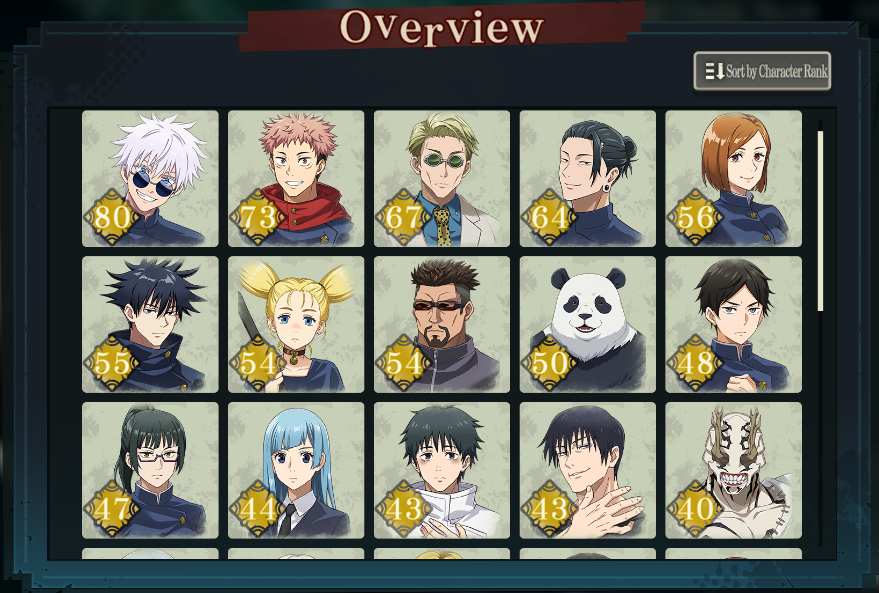The image size is (879, 593).
Task: Select the blonde twin-tail girl ranked 54
Action: 296,324
